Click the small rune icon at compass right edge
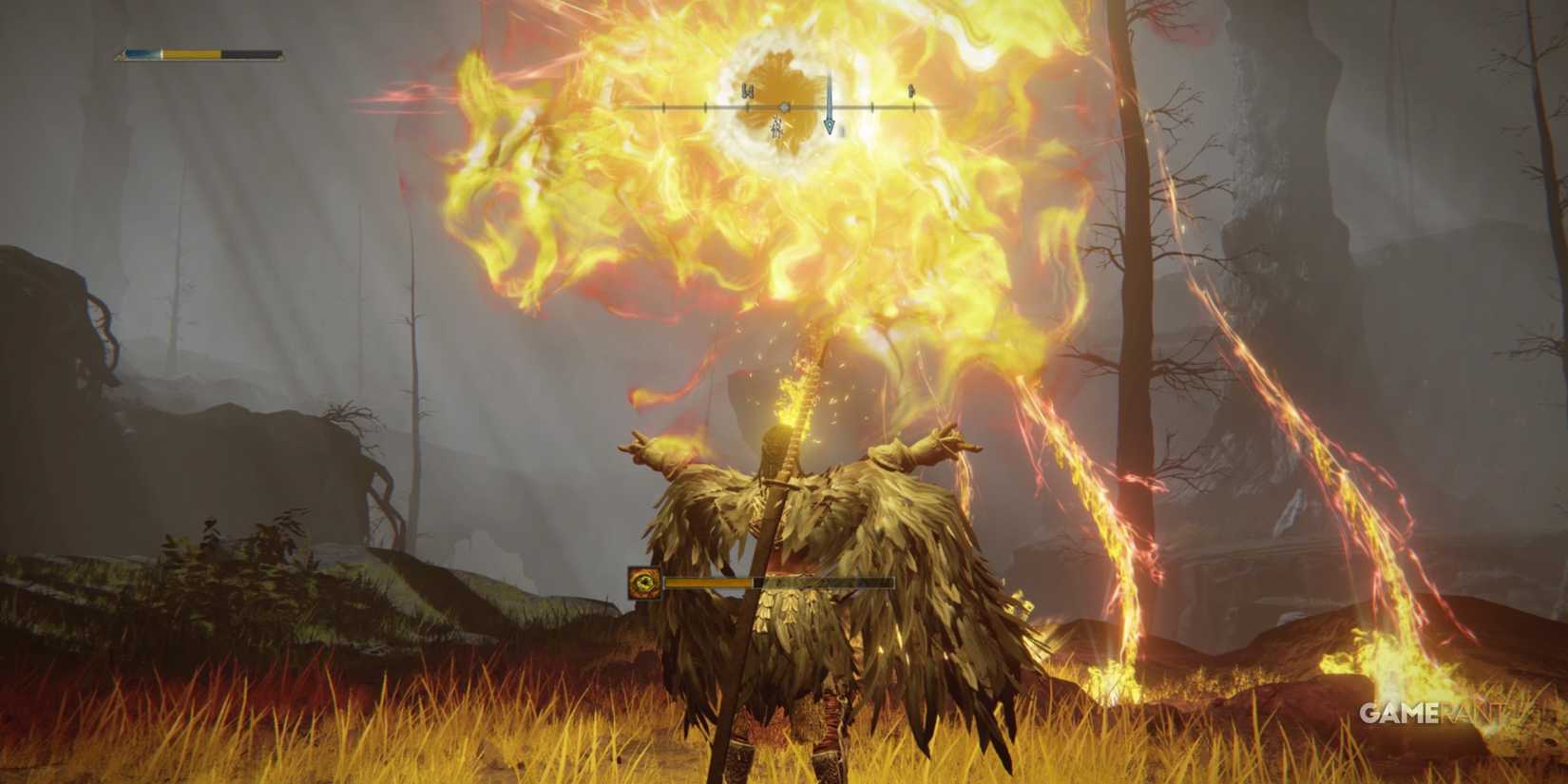This screenshot has width=1568, height=784. pos(910,92)
